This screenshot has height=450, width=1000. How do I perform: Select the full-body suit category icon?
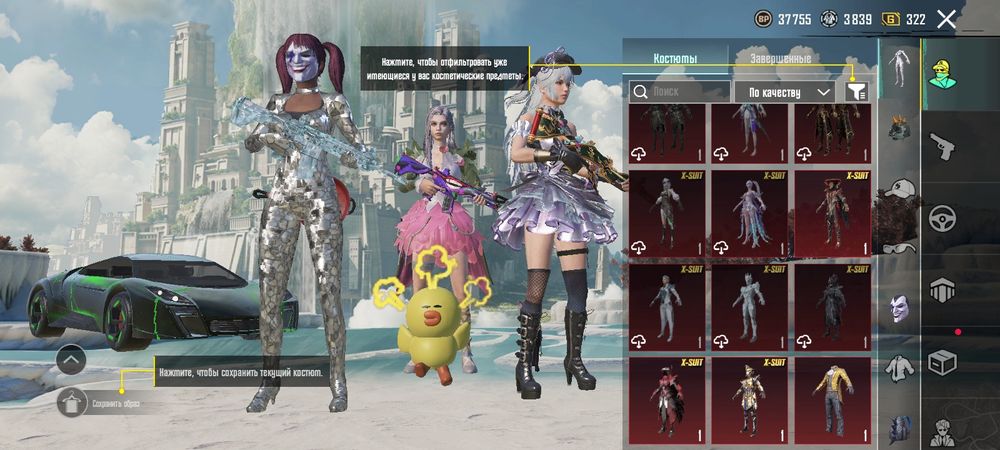[x=898, y=68]
